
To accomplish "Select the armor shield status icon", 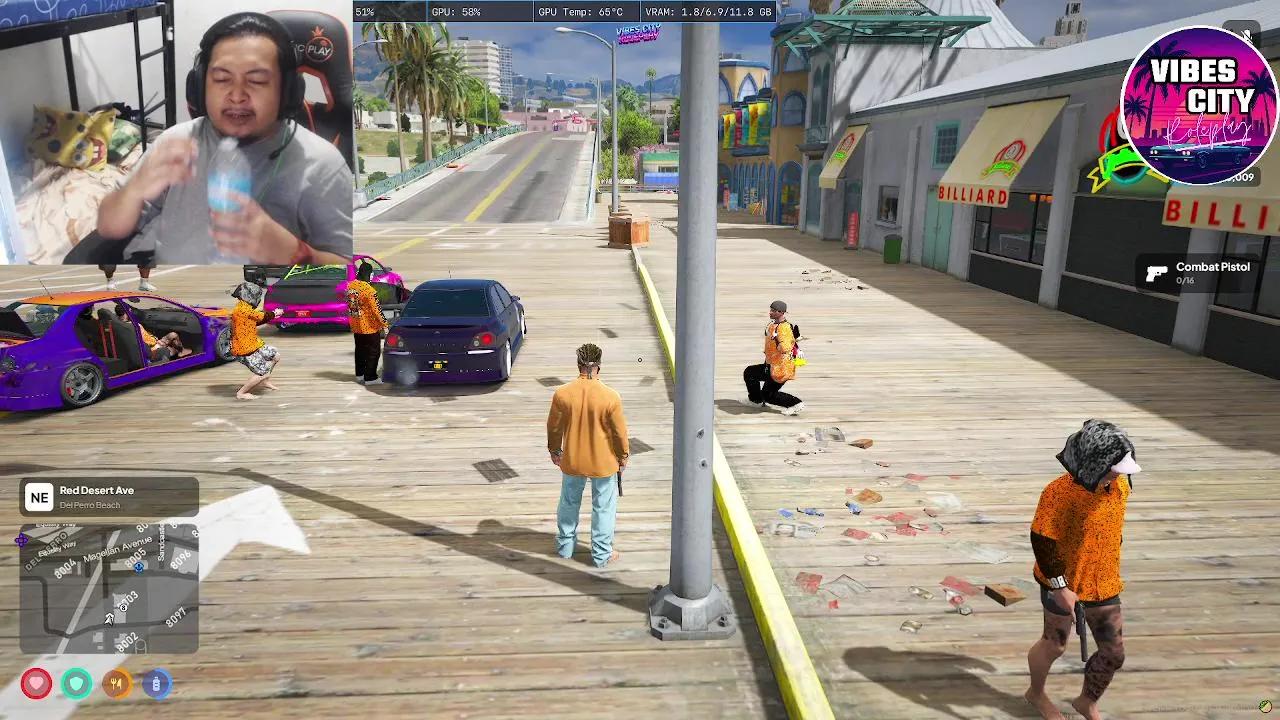I will click(x=75, y=683).
